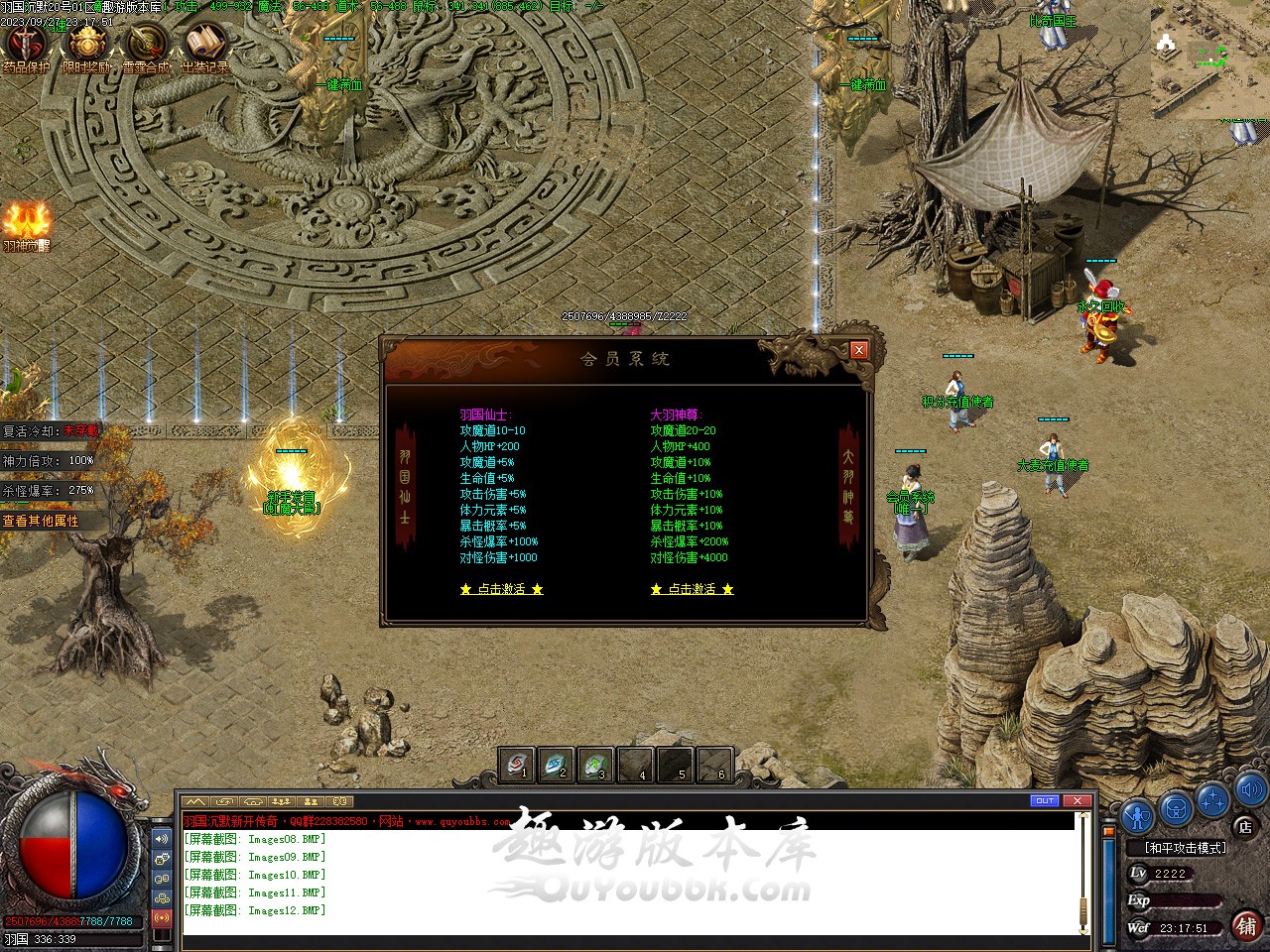Change the 和平攻击模式 attack mode
The height and width of the screenshot is (952, 1270).
pyautogui.click(x=1185, y=848)
